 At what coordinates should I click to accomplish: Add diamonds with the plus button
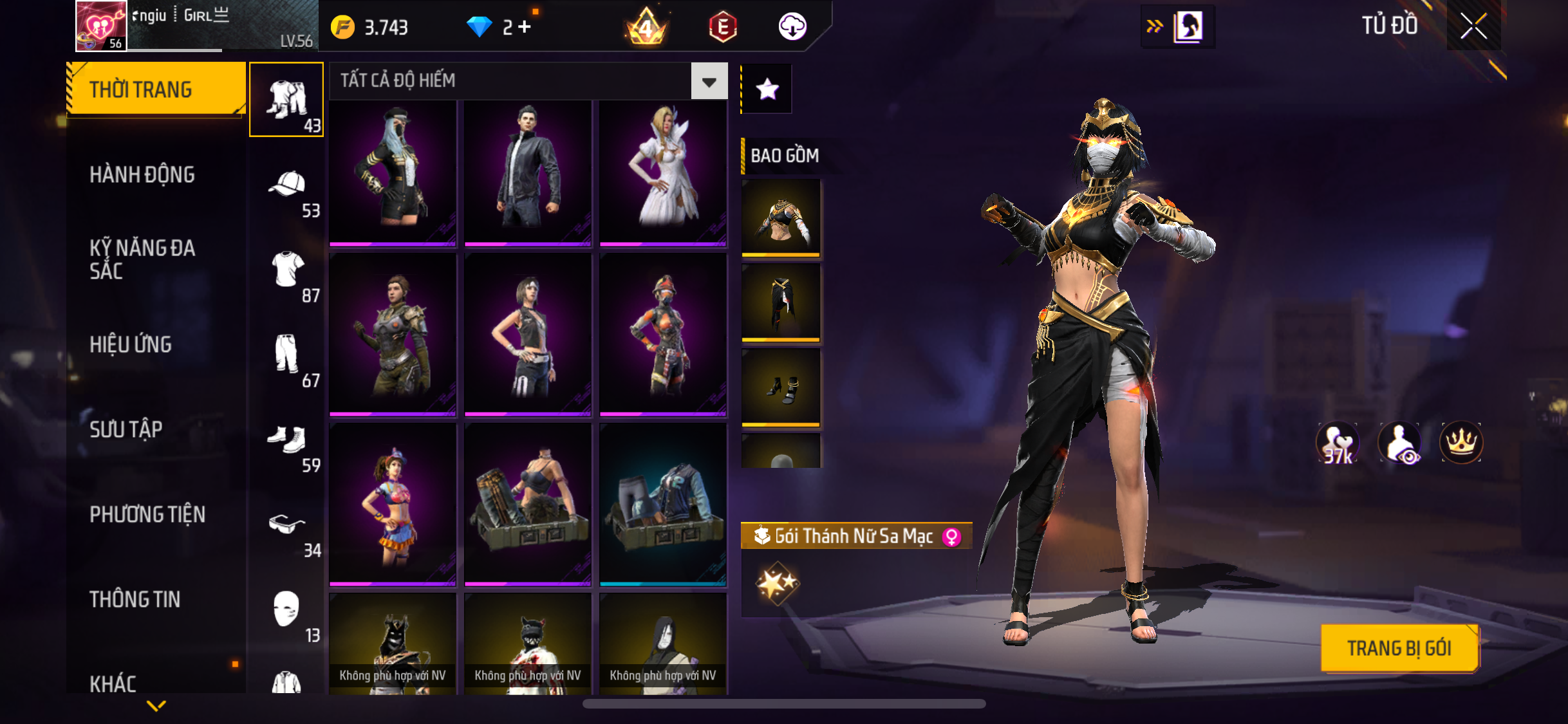tap(525, 27)
